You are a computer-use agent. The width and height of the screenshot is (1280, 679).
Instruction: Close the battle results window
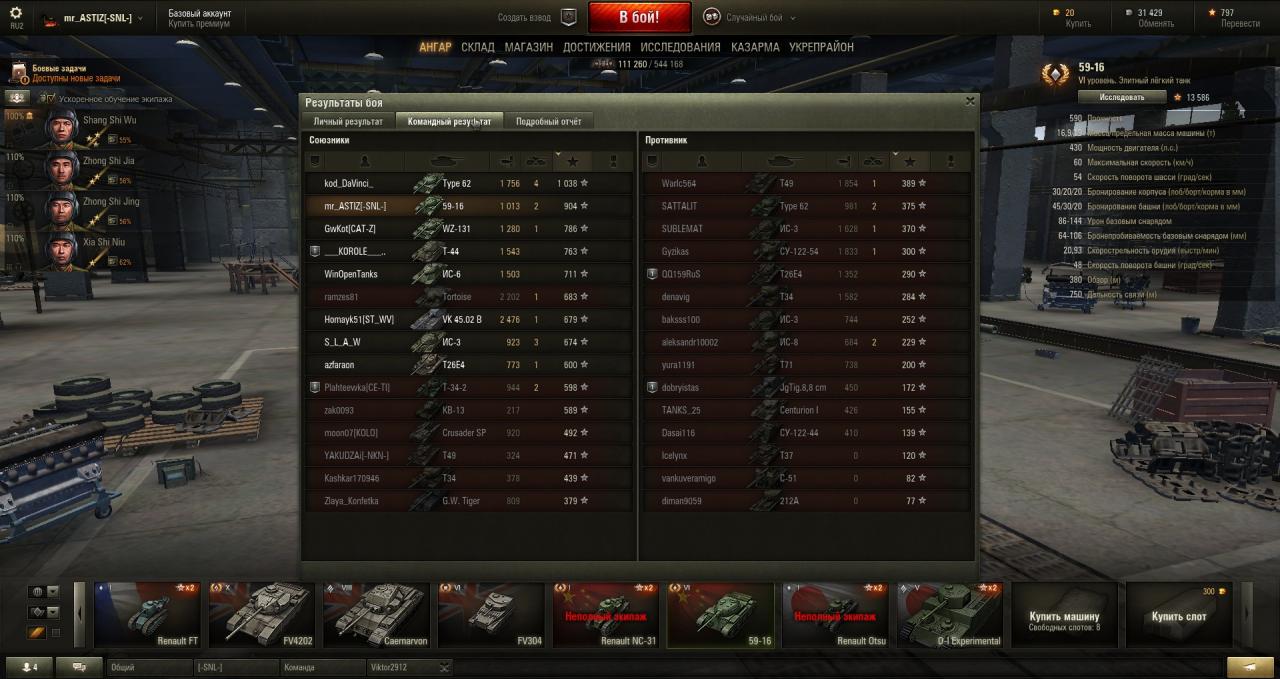pyautogui.click(x=969, y=101)
